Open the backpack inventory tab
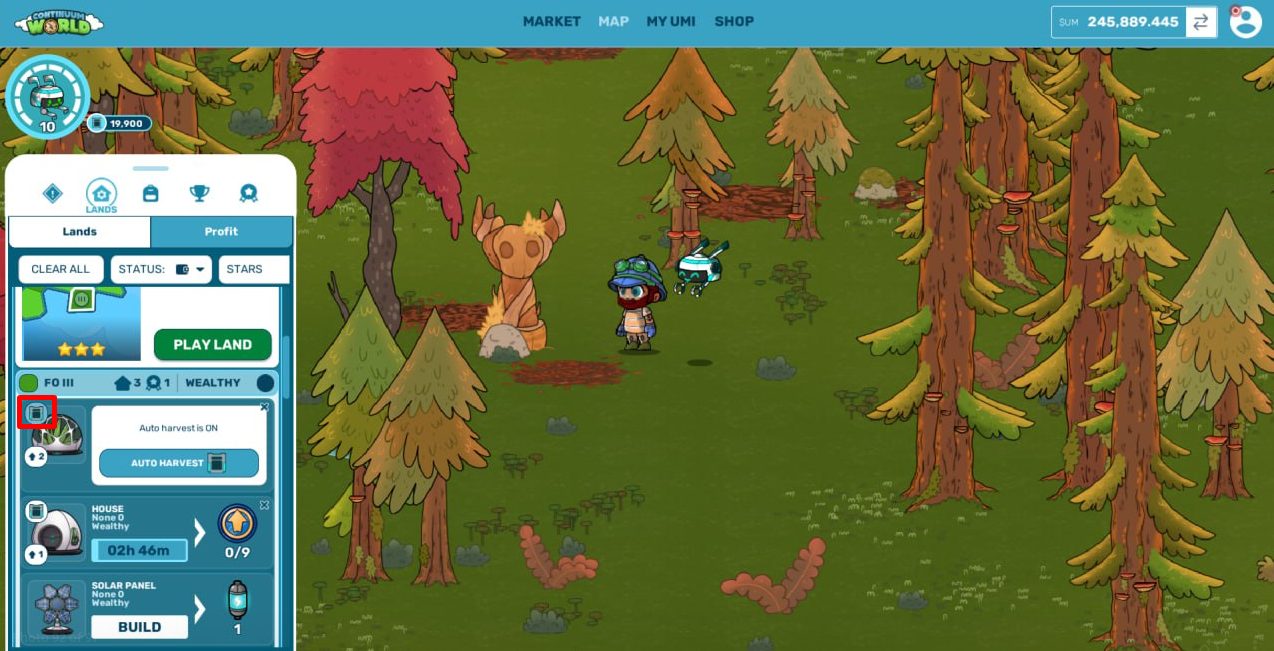 tap(151, 193)
